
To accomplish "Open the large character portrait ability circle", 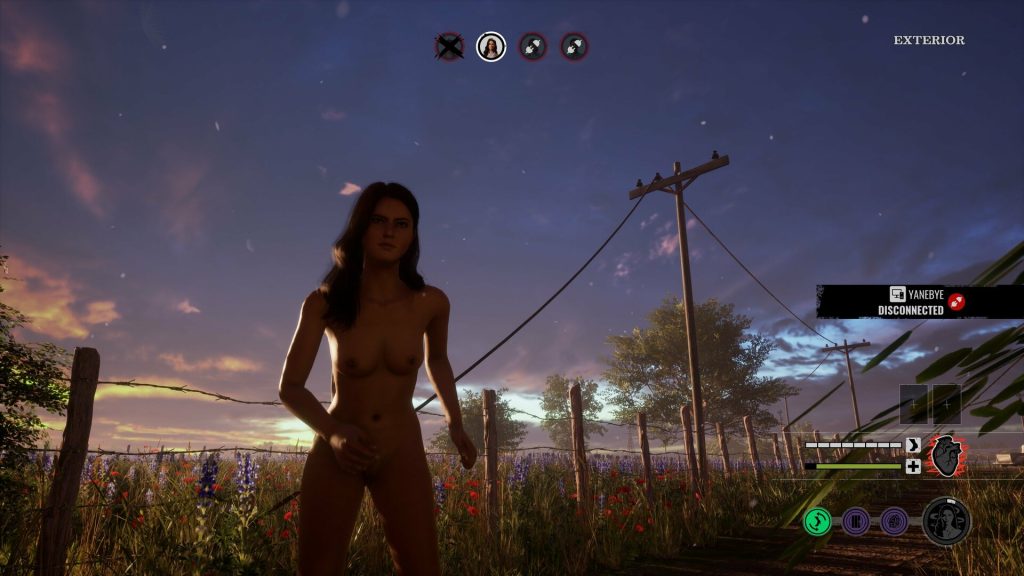I will [946, 521].
